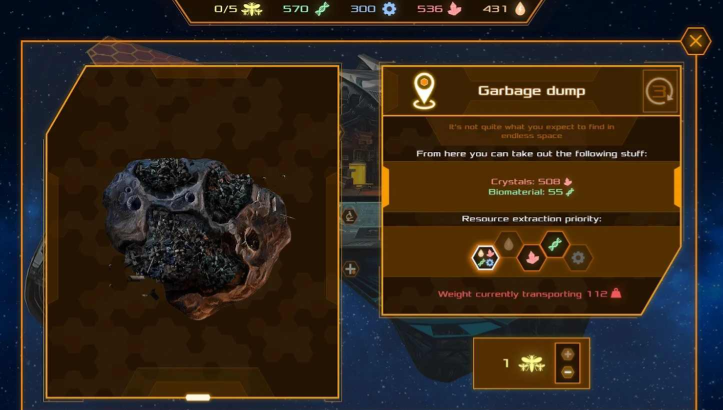Select the all-resources extraction priority hexagon

pyautogui.click(x=485, y=258)
